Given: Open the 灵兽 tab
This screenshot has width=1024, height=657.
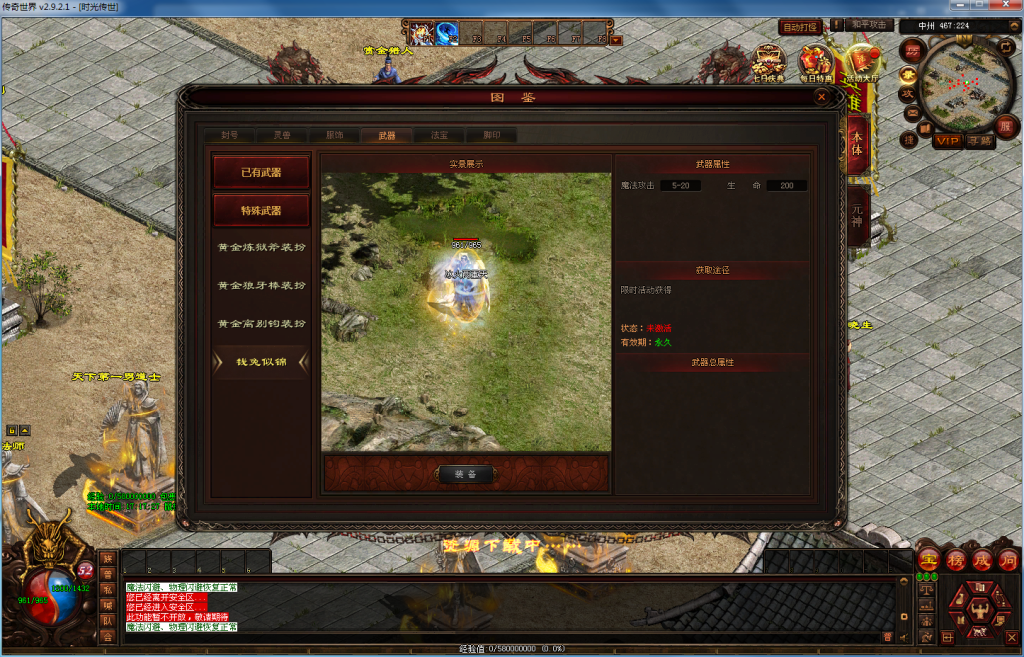Looking at the screenshot, I should tap(282, 135).
